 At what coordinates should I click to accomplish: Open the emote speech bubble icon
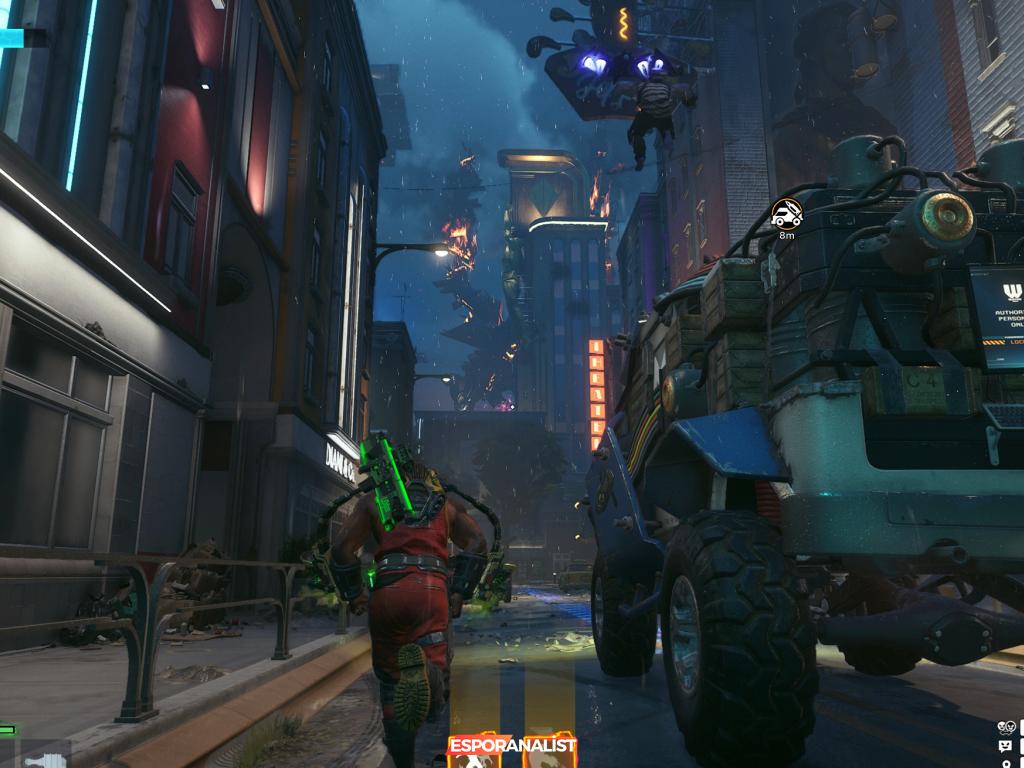click(1005, 746)
